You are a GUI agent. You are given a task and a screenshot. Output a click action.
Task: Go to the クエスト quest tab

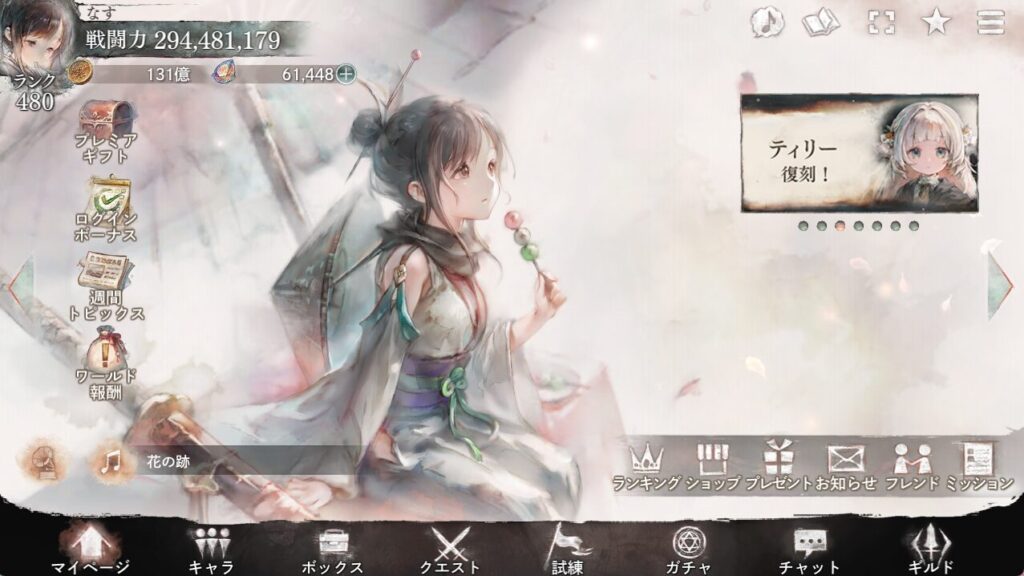click(450, 549)
